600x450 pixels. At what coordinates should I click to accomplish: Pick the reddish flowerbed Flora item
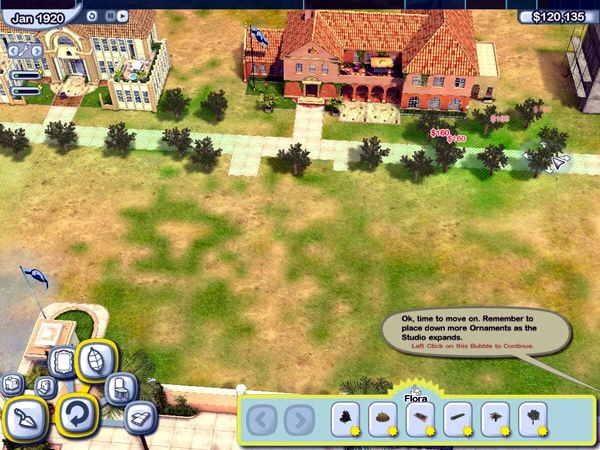(421, 419)
